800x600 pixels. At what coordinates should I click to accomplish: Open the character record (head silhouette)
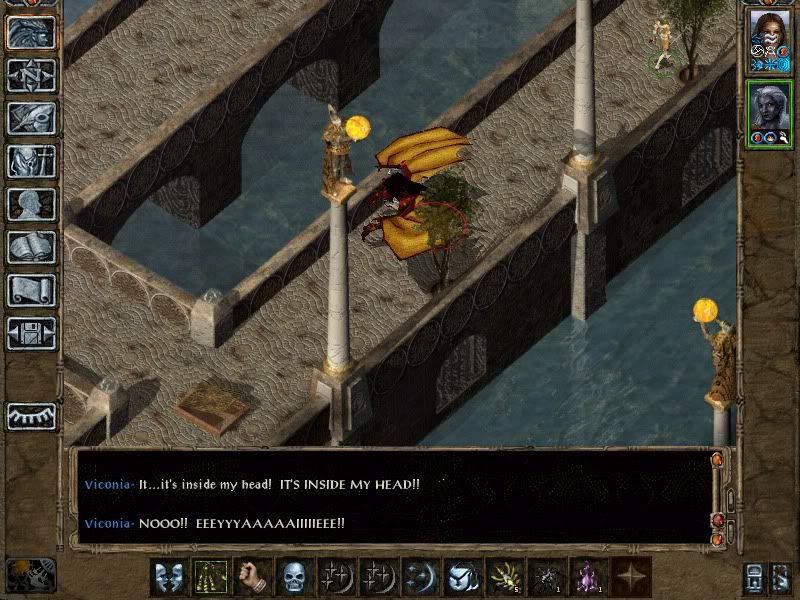[31, 204]
